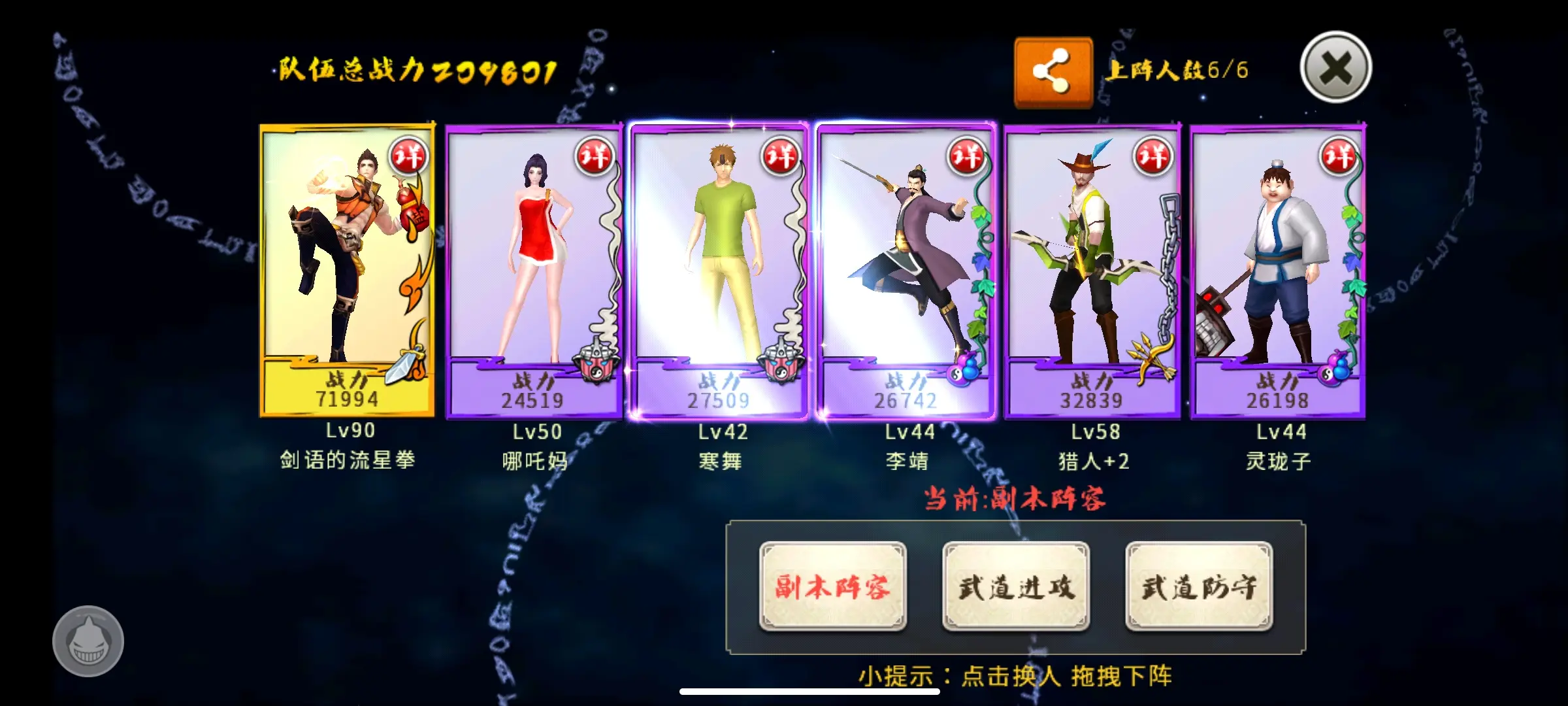
Task: Switch to the 武道防守 lineup
Action: point(1198,586)
